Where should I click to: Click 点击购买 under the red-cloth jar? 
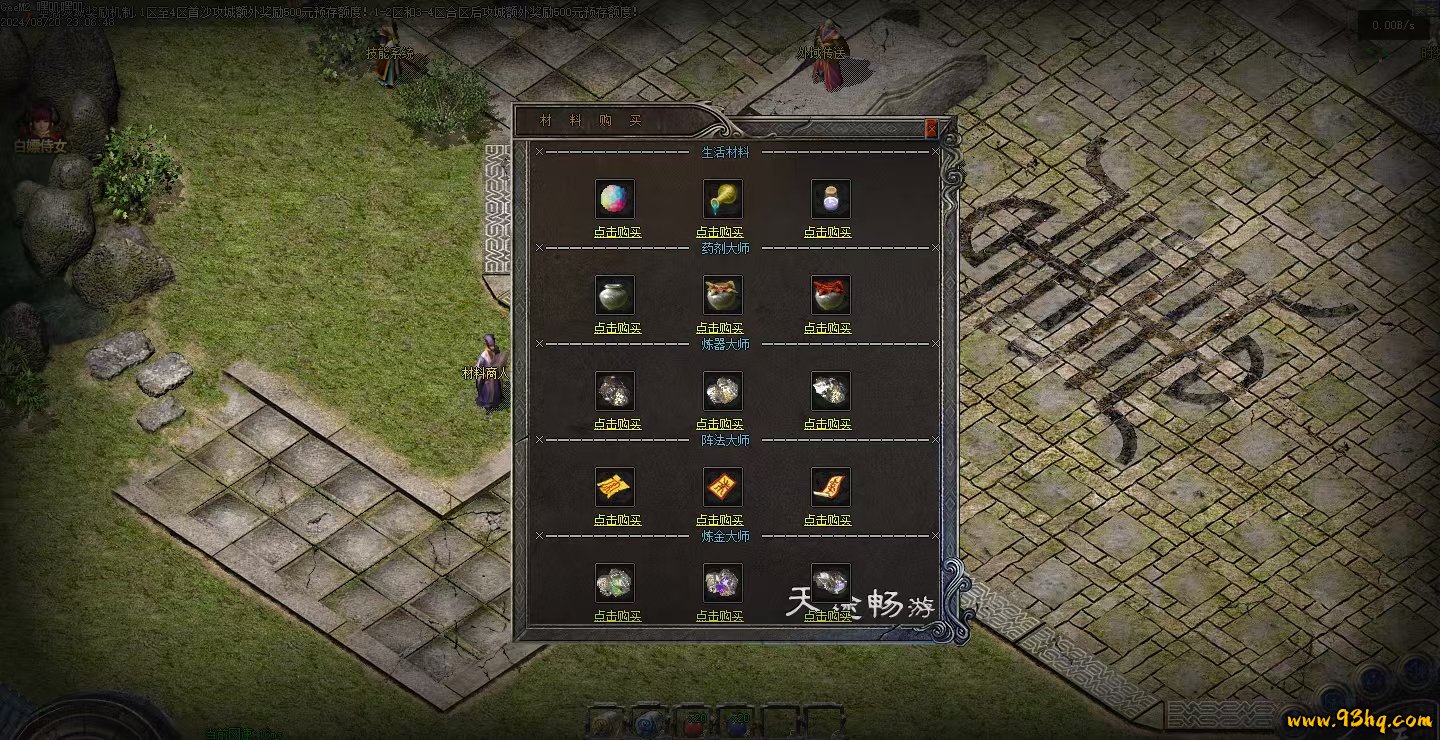[x=828, y=329]
